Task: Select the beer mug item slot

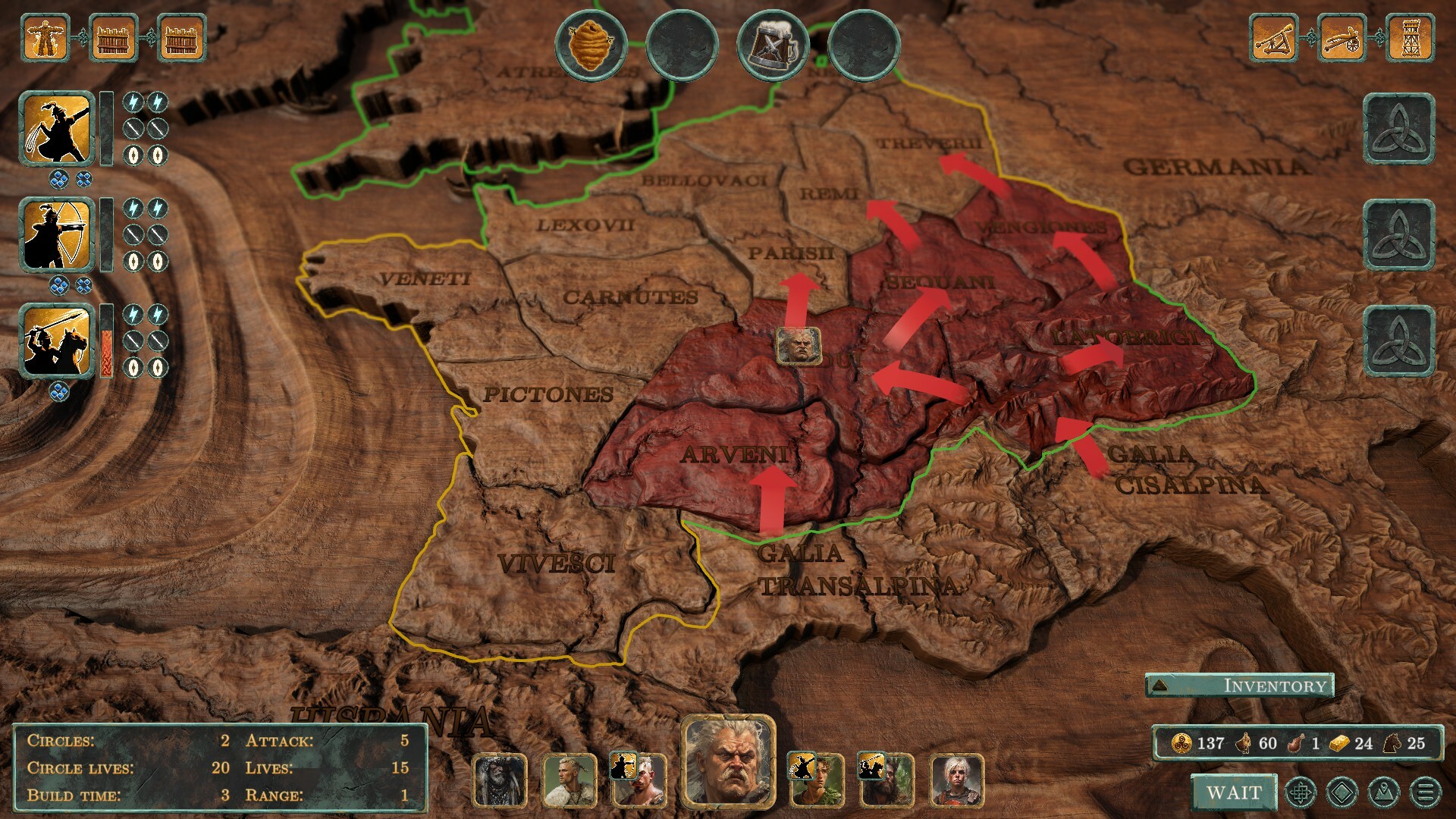Action: pyautogui.click(x=773, y=45)
